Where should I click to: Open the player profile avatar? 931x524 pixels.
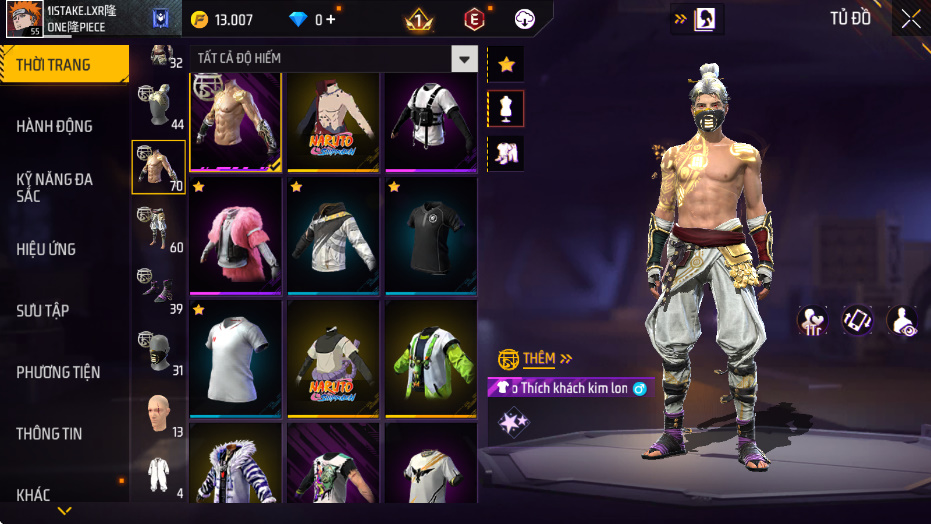pos(23,19)
